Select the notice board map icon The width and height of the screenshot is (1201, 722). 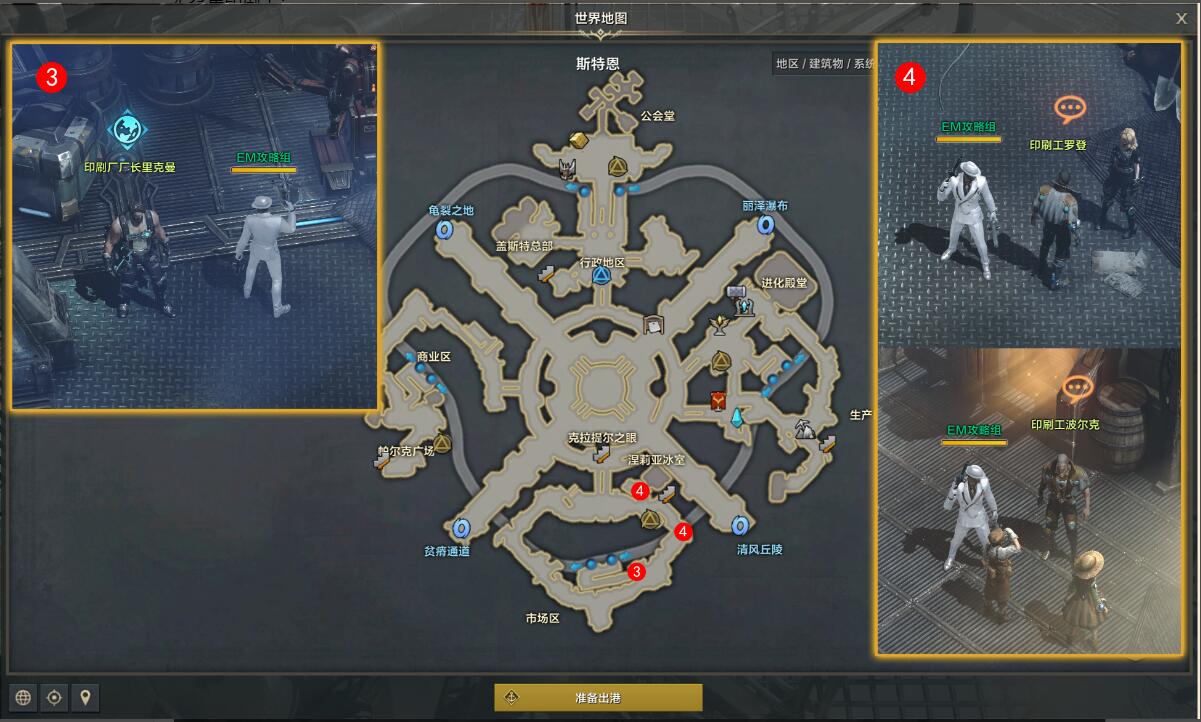(x=655, y=324)
